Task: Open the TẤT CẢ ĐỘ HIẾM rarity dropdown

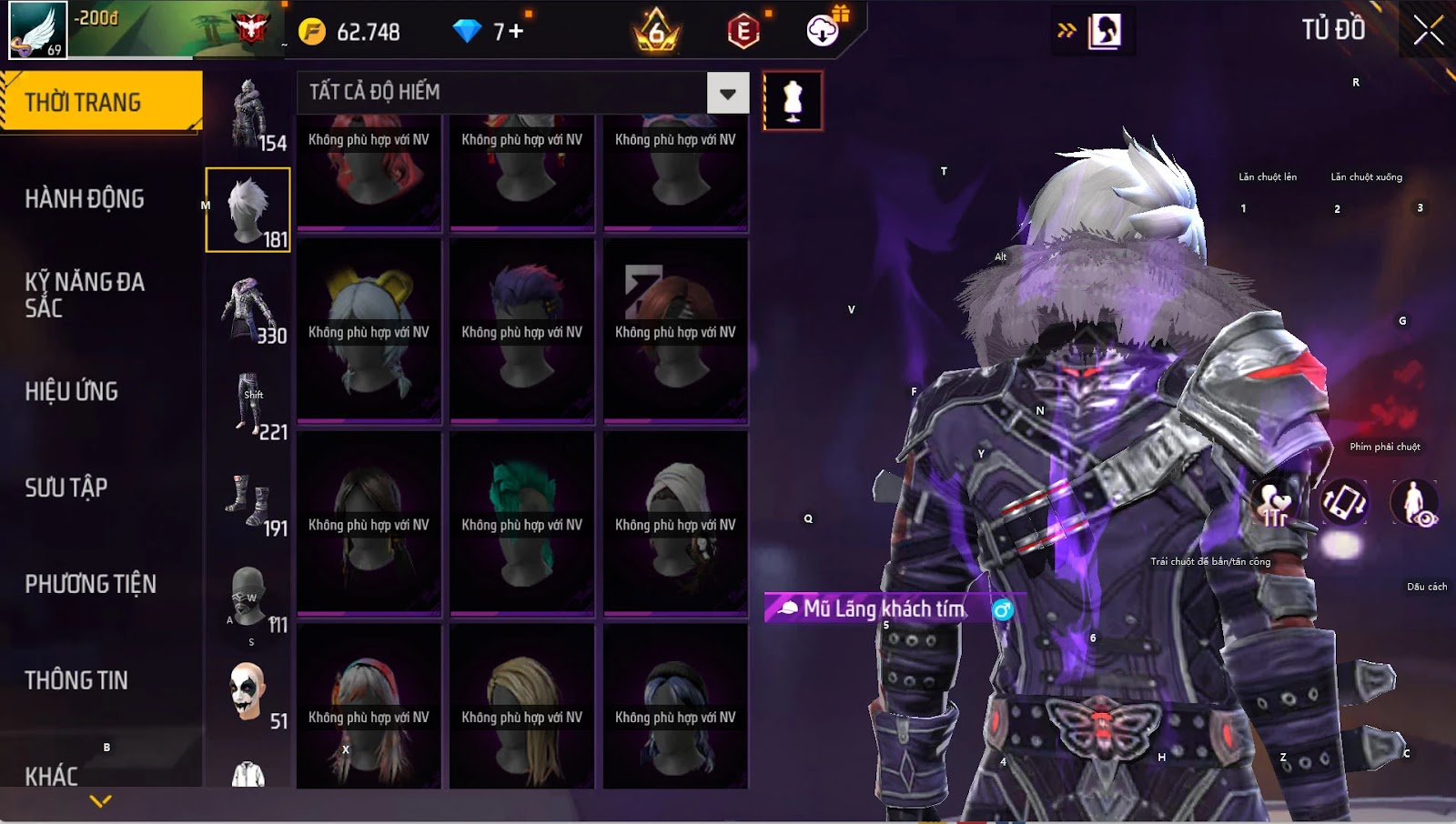Action: 727,93
